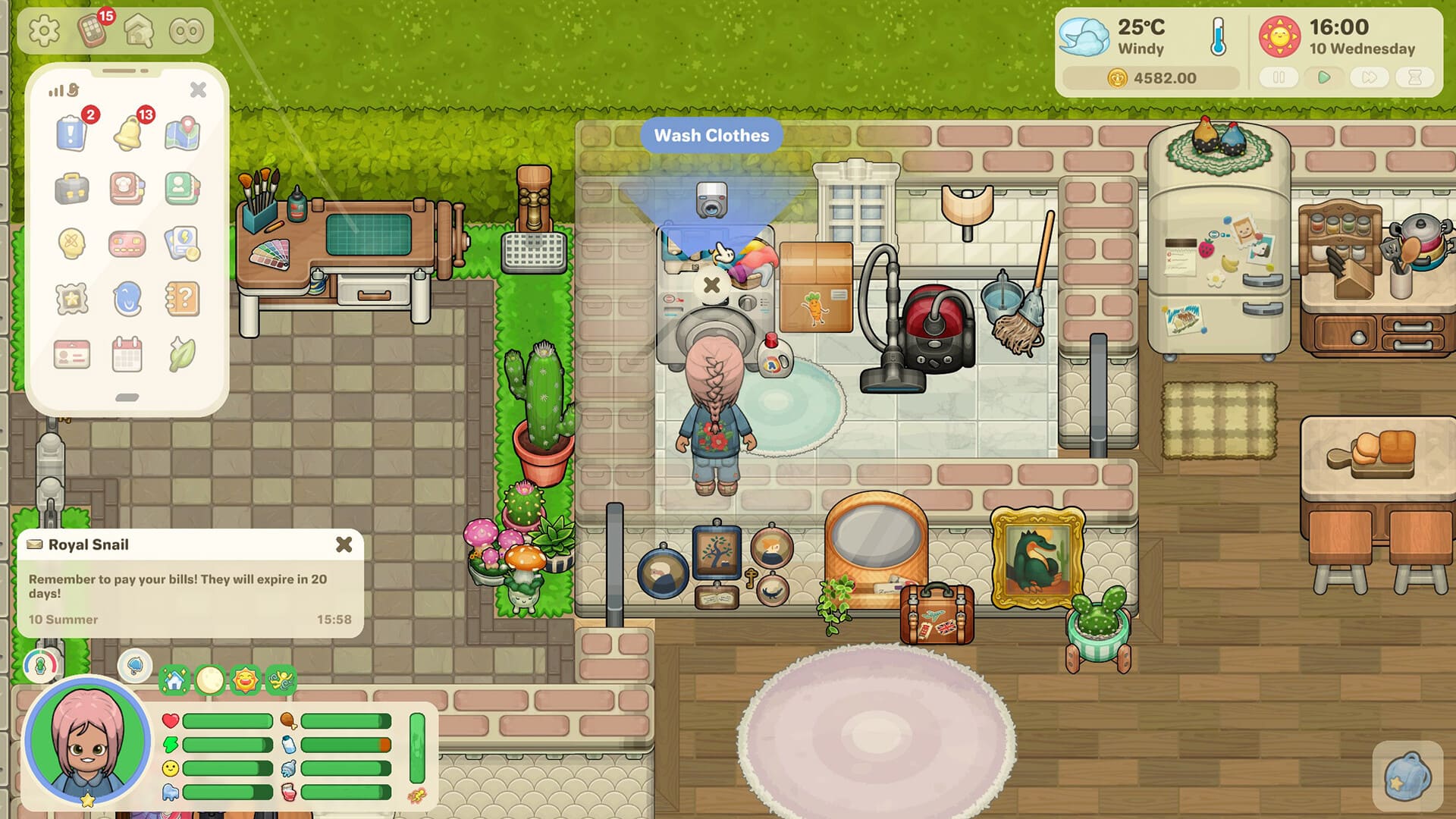Fast-forward the game time

[1370, 77]
